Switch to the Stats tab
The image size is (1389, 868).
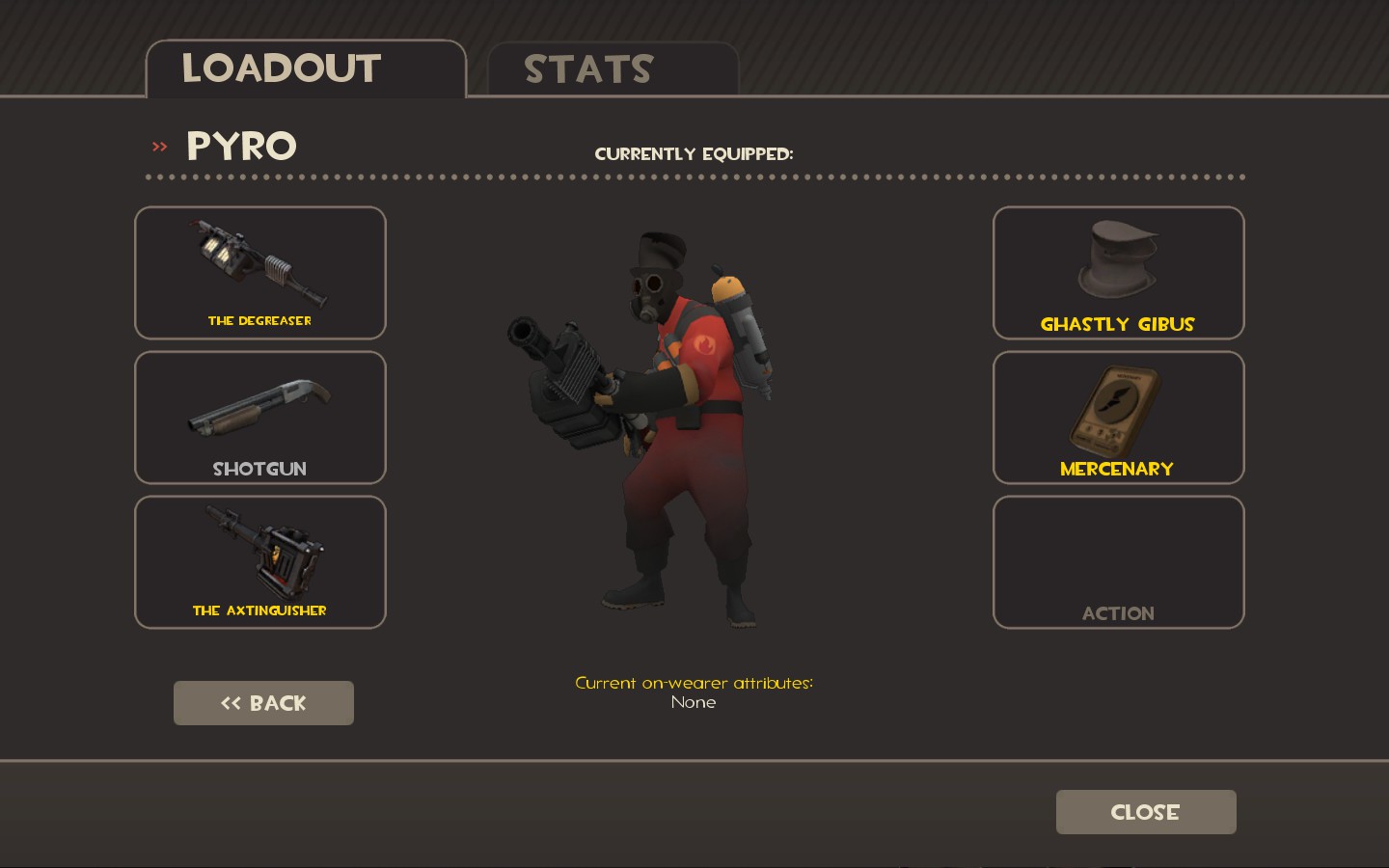coord(613,69)
